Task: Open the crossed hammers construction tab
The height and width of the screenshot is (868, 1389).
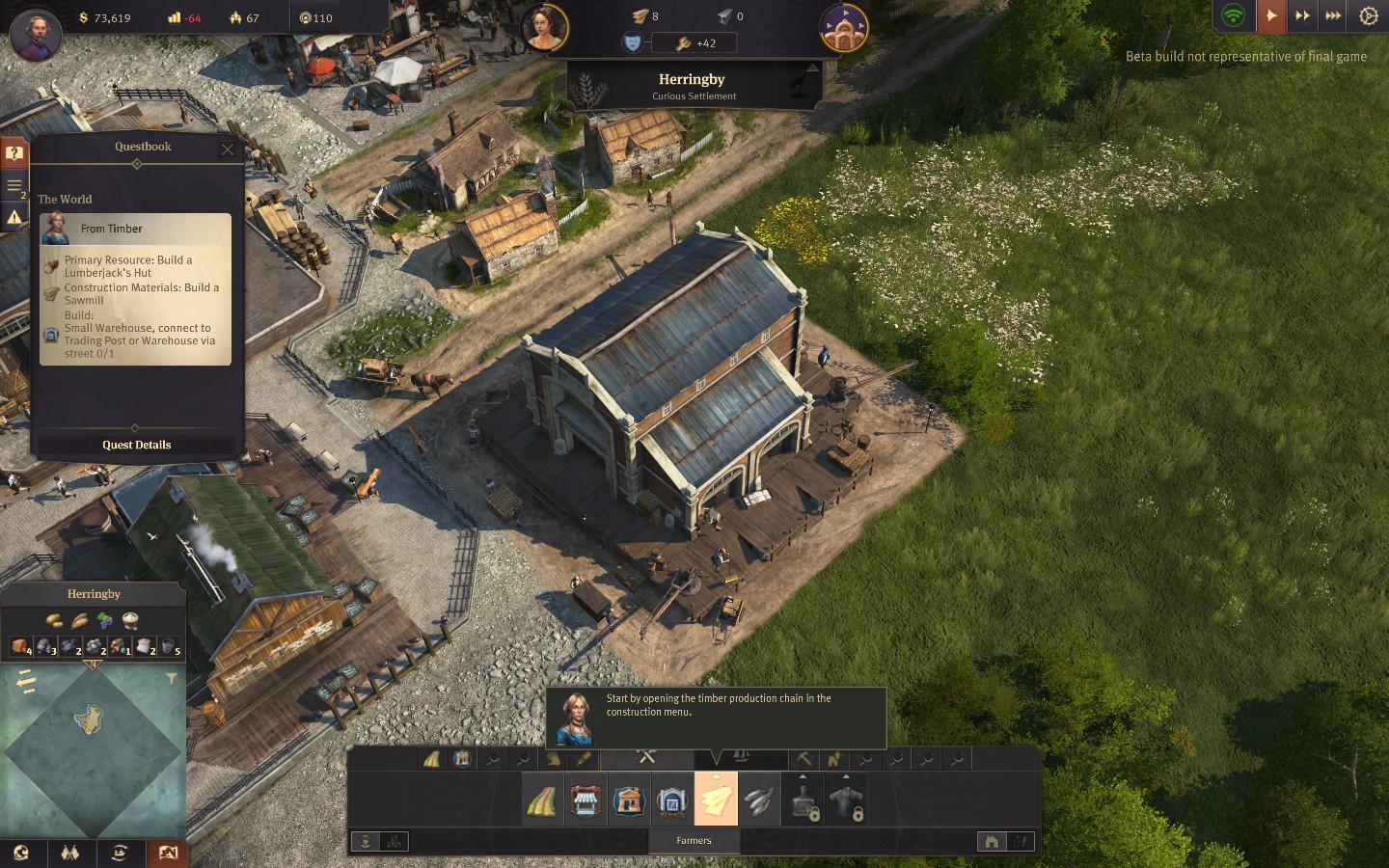Action: click(646, 758)
